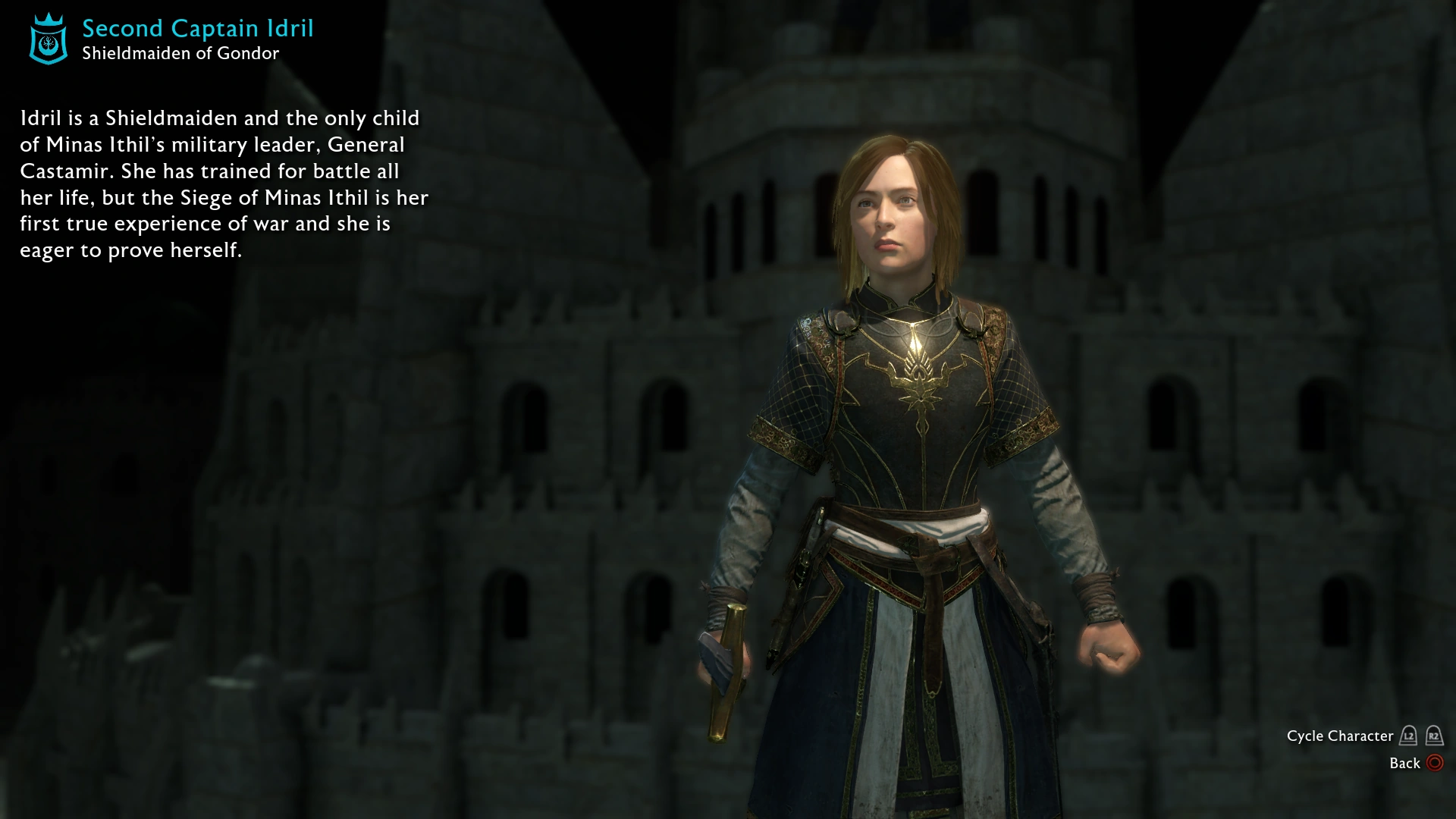Viewport: 1456px width, 819px height.
Task: Click the subtitle Shieldmaiden of Gondor
Action: [x=180, y=53]
